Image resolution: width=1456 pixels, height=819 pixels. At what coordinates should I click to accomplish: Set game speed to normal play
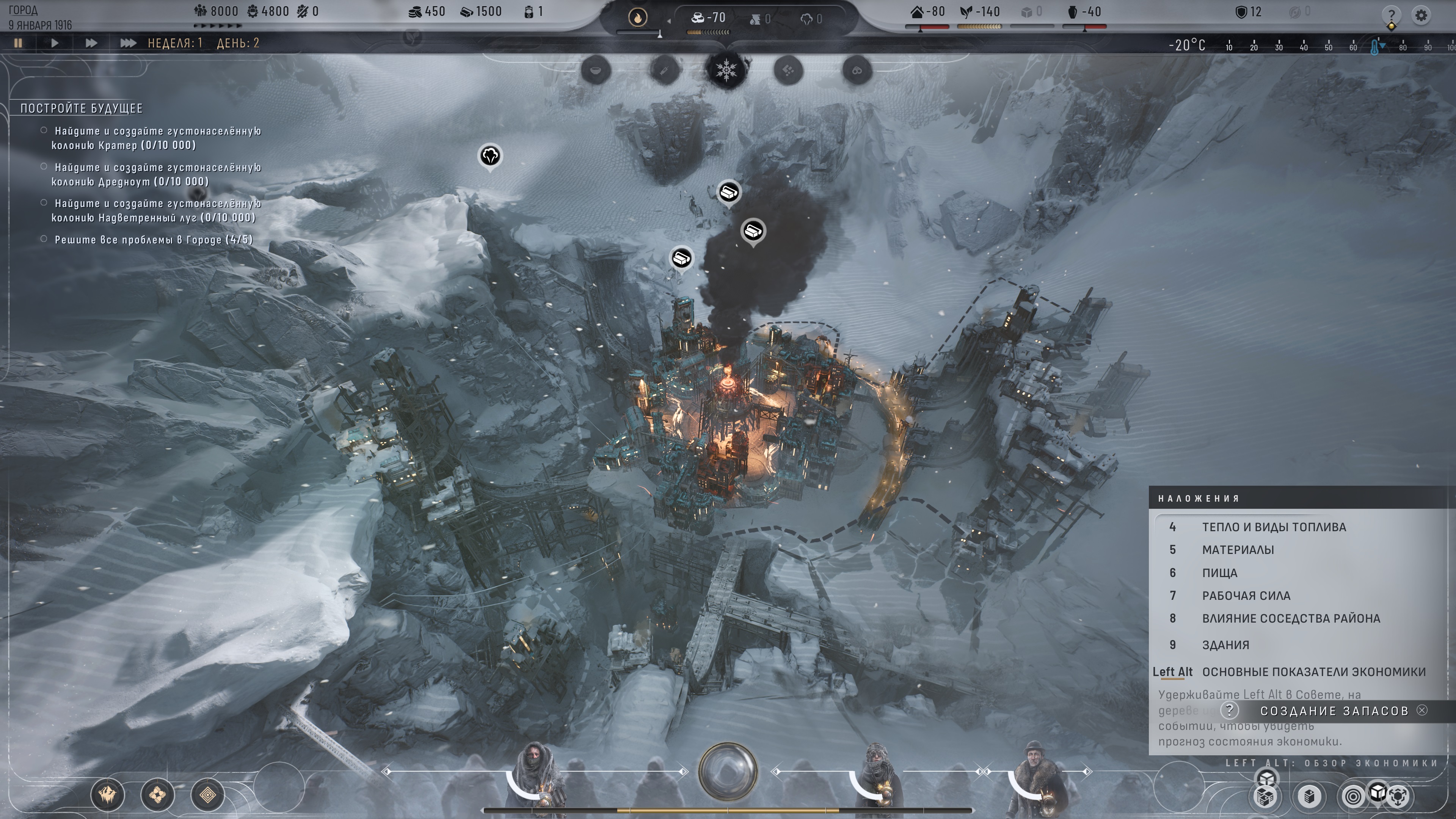pos(55,43)
